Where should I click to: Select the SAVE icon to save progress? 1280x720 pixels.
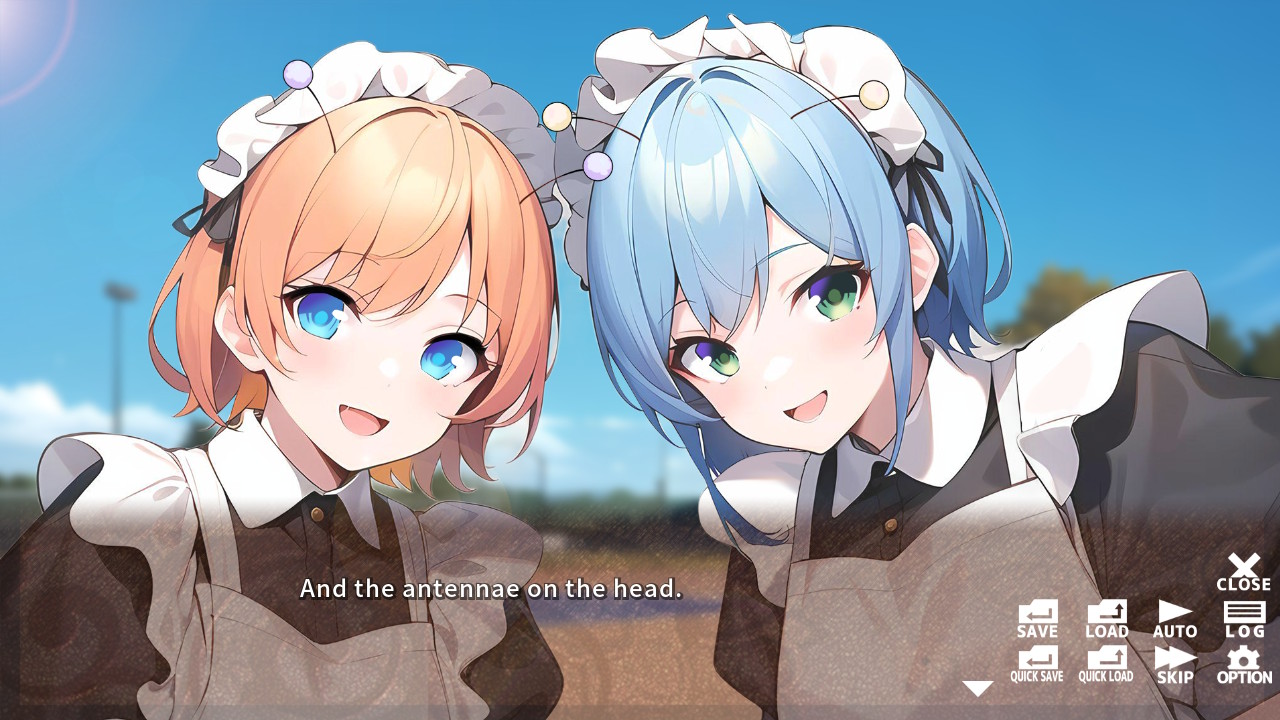(1036, 615)
